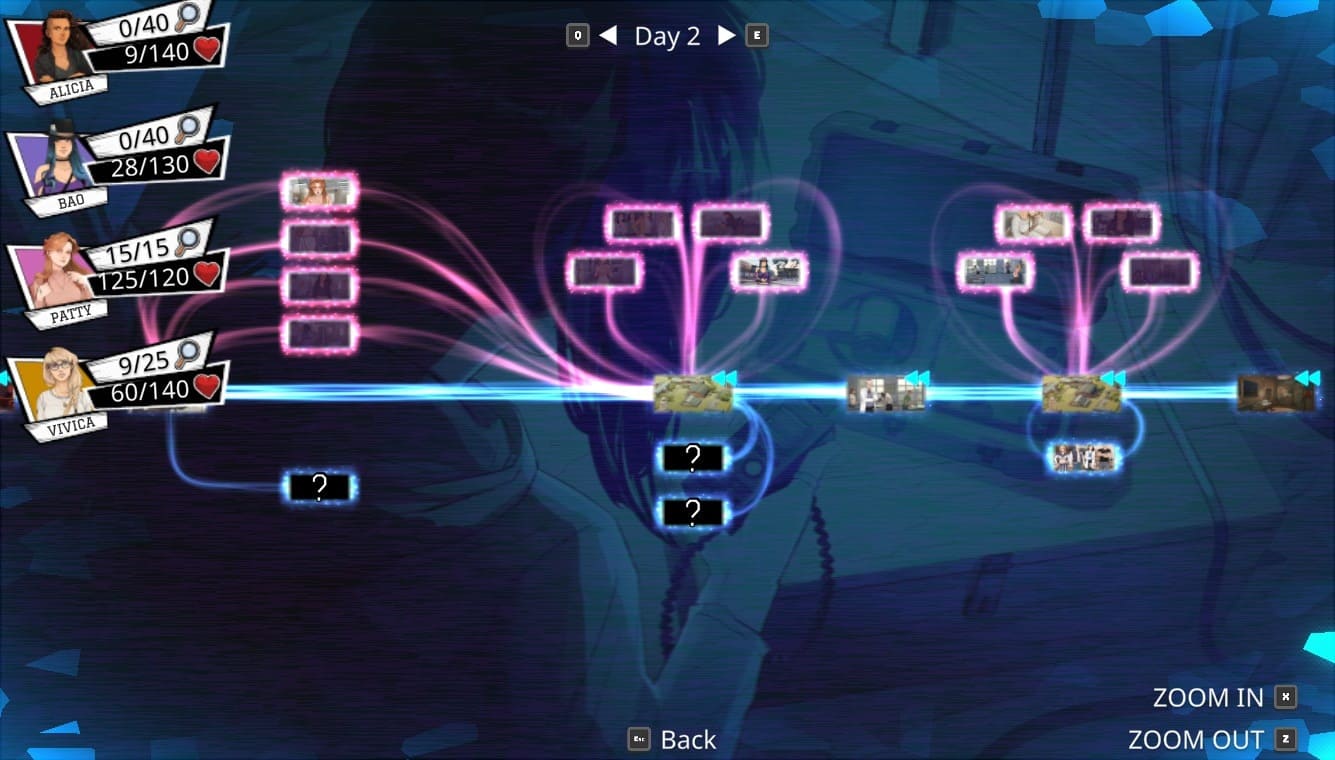Zoom out of the timeline
1335x760 pixels.
tap(1196, 740)
